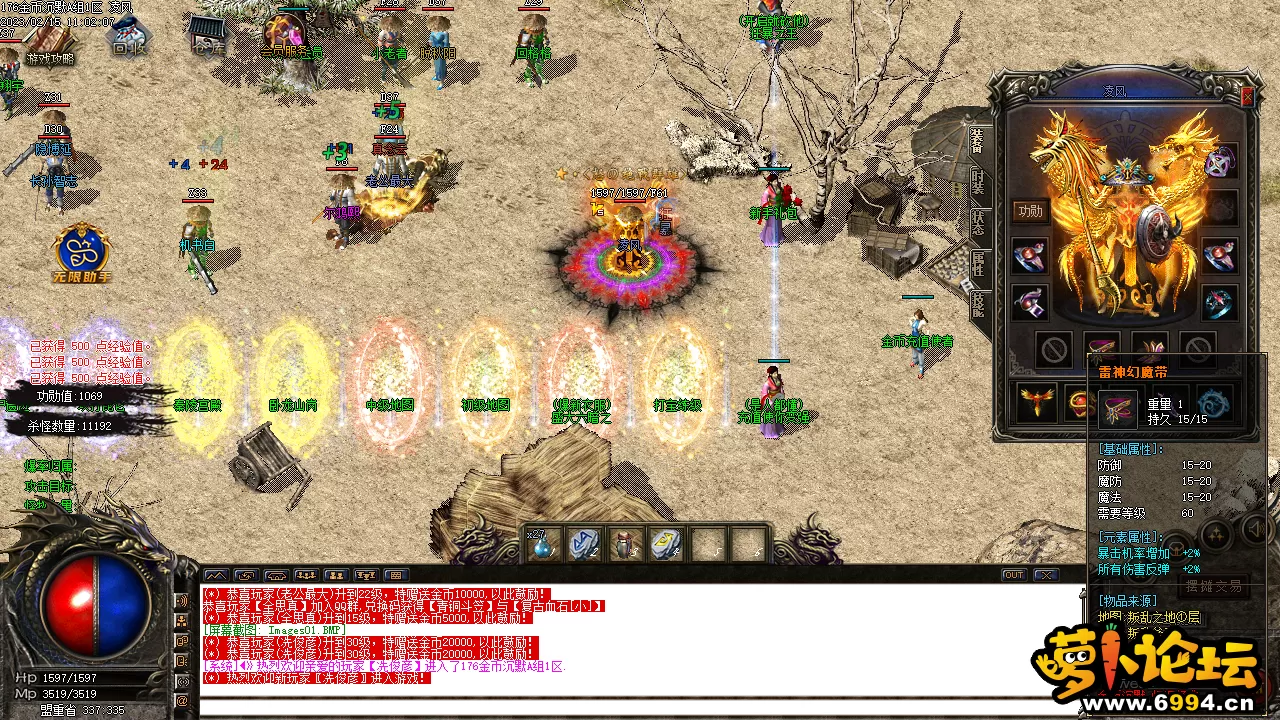This screenshot has width=1280, height=720.
Task: Select the beetle item hotbar slot
Action: click(625, 545)
